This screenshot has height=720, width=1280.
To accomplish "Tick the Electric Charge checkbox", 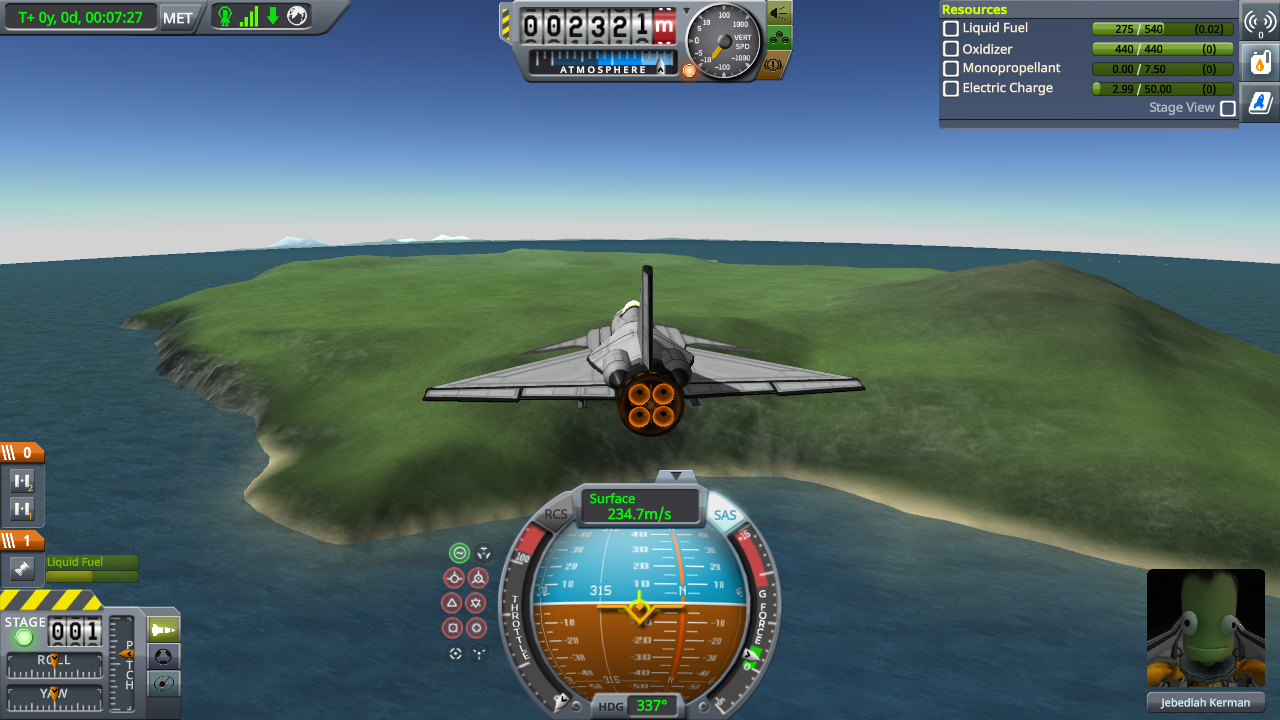I will pyautogui.click(x=951, y=89).
